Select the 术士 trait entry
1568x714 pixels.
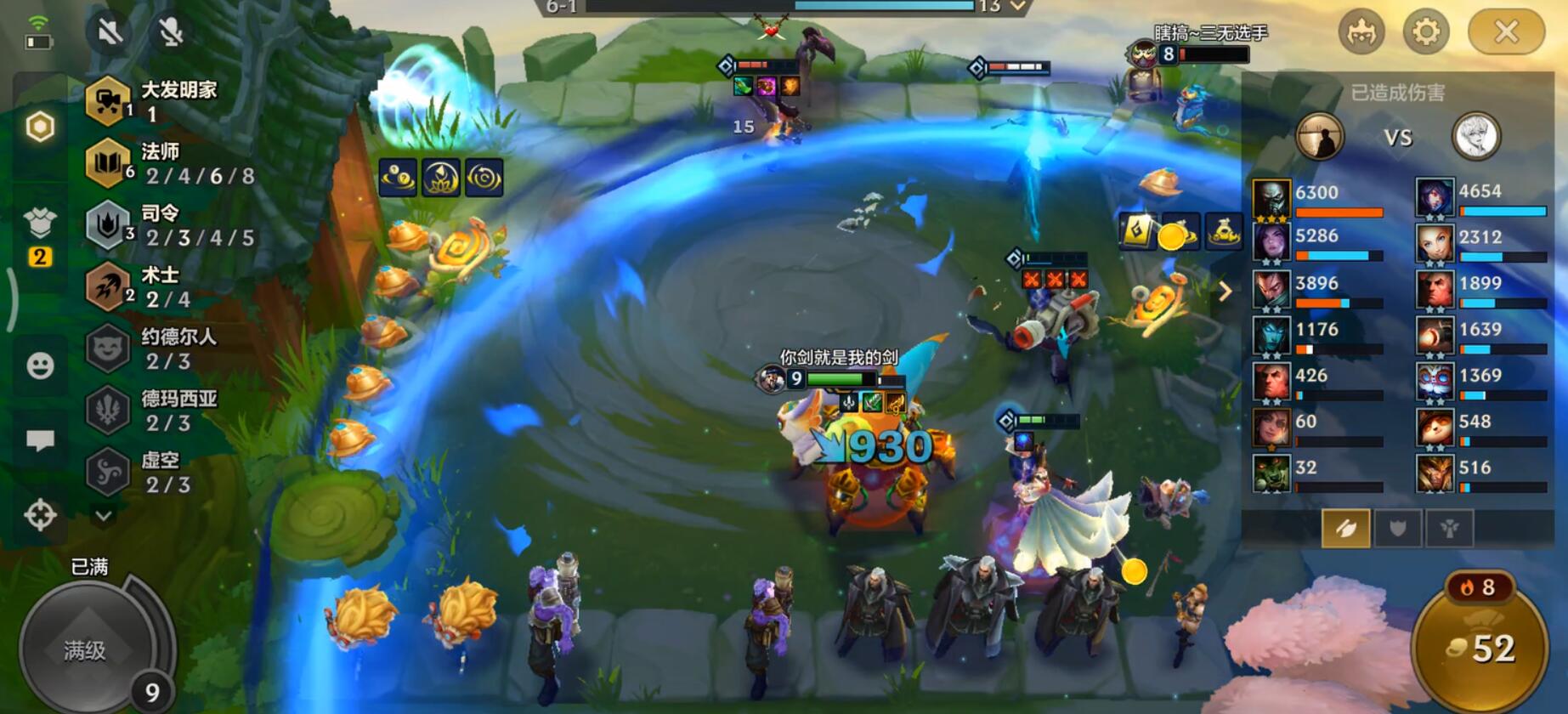pyautogui.click(x=153, y=286)
